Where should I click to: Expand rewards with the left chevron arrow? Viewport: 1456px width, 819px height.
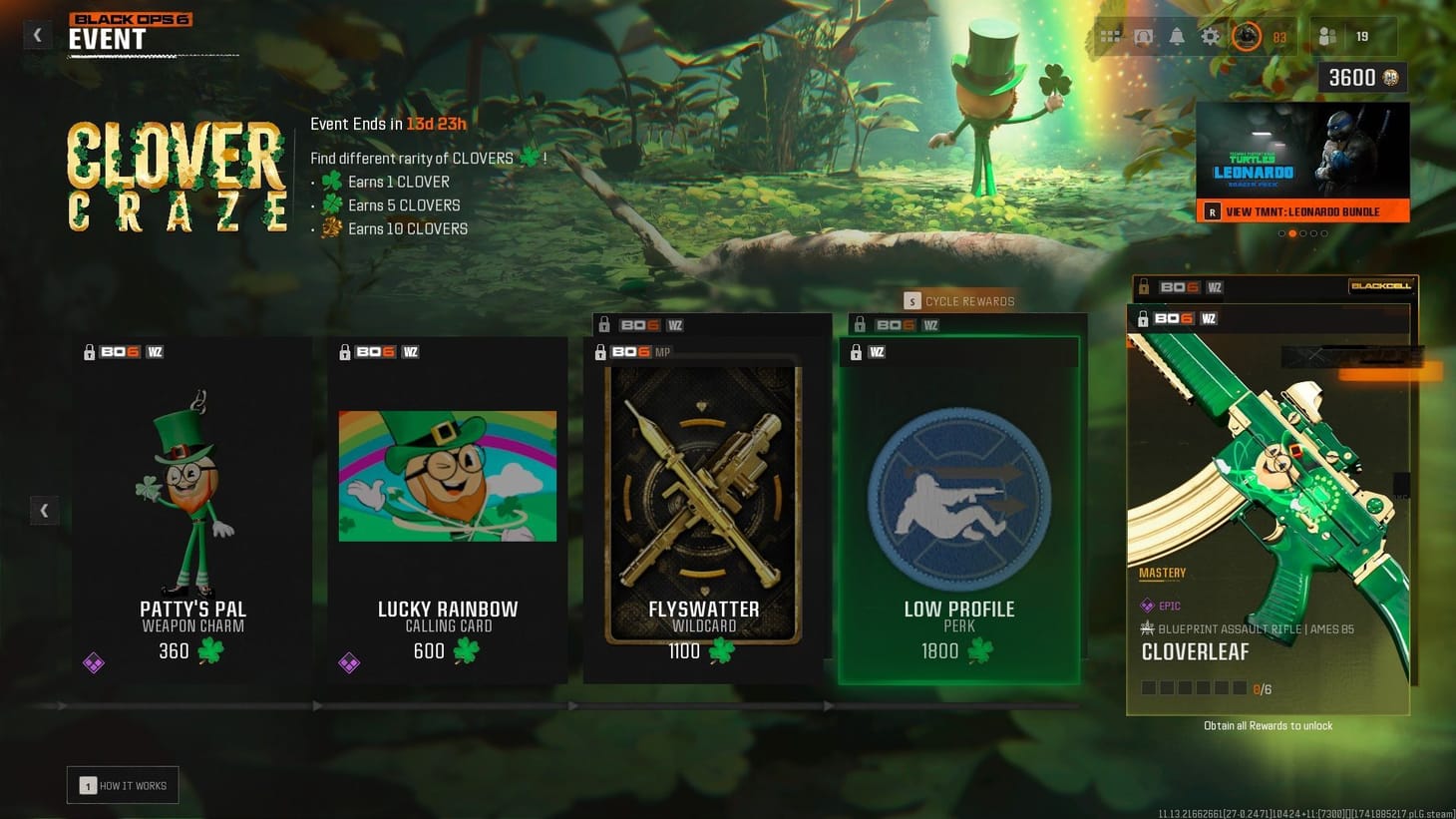[x=44, y=510]
